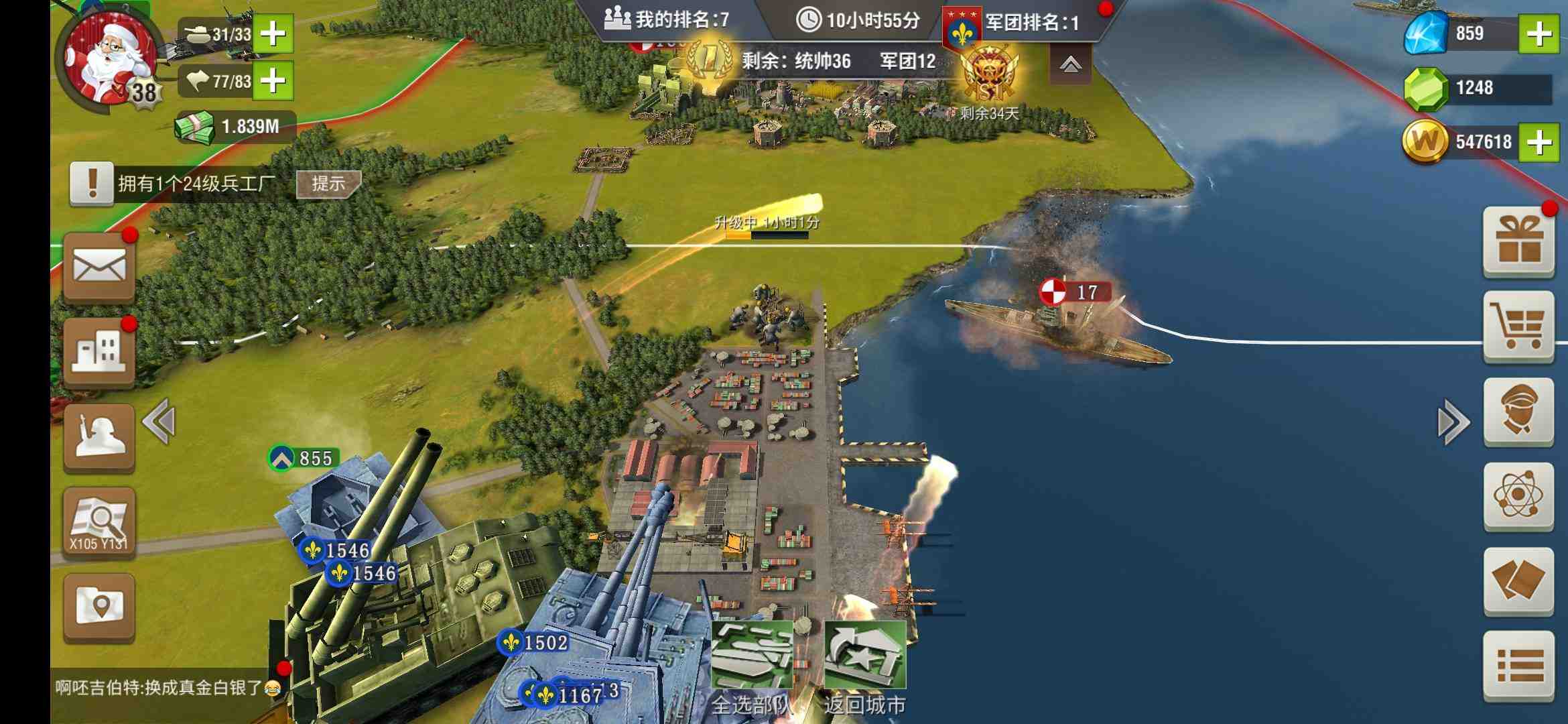Click the 提示 hint button

328,184
